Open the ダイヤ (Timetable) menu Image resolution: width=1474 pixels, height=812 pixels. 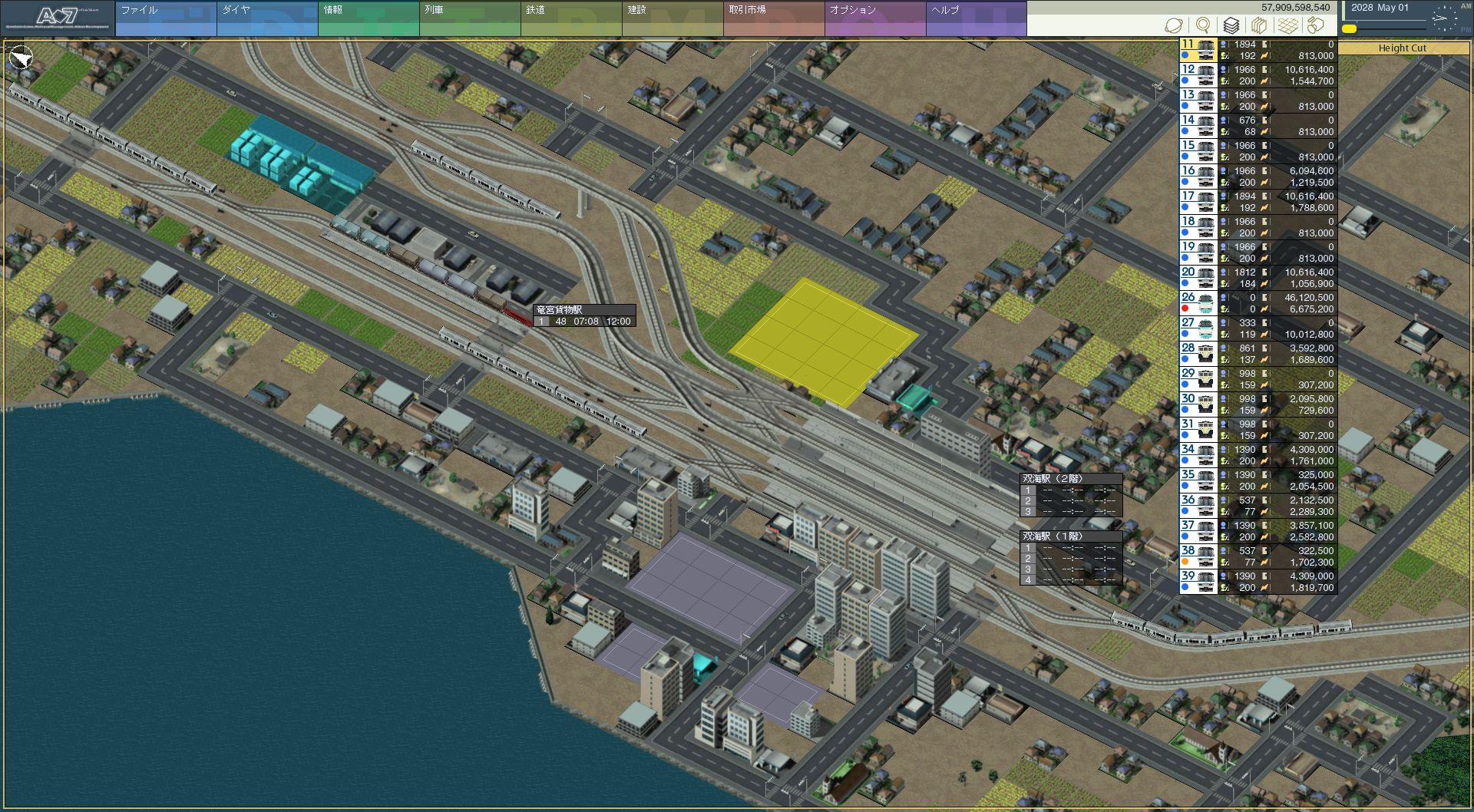pyautogui.click(x=267, y=18)
